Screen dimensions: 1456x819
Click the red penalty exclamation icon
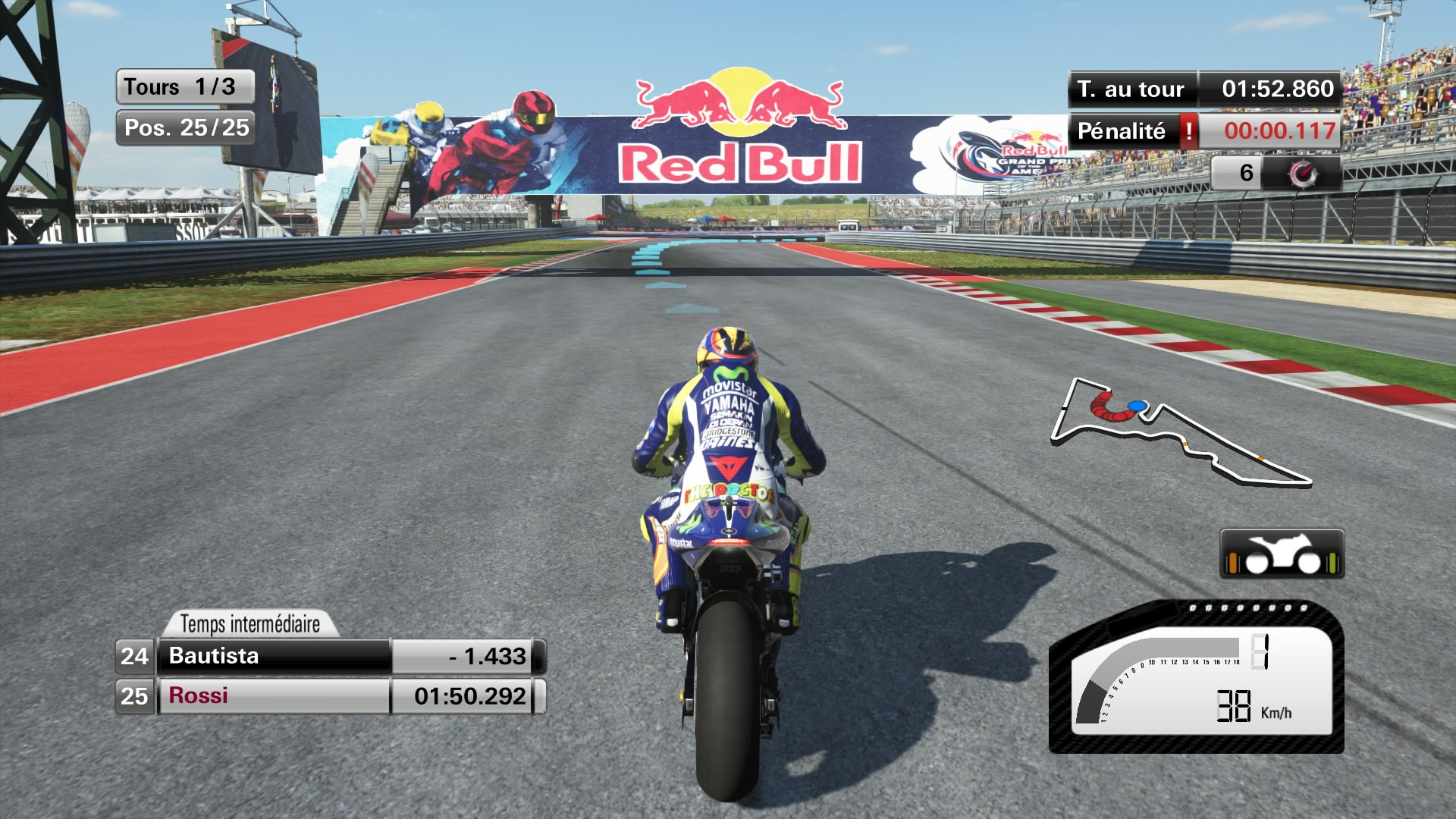coord(1188,131)
